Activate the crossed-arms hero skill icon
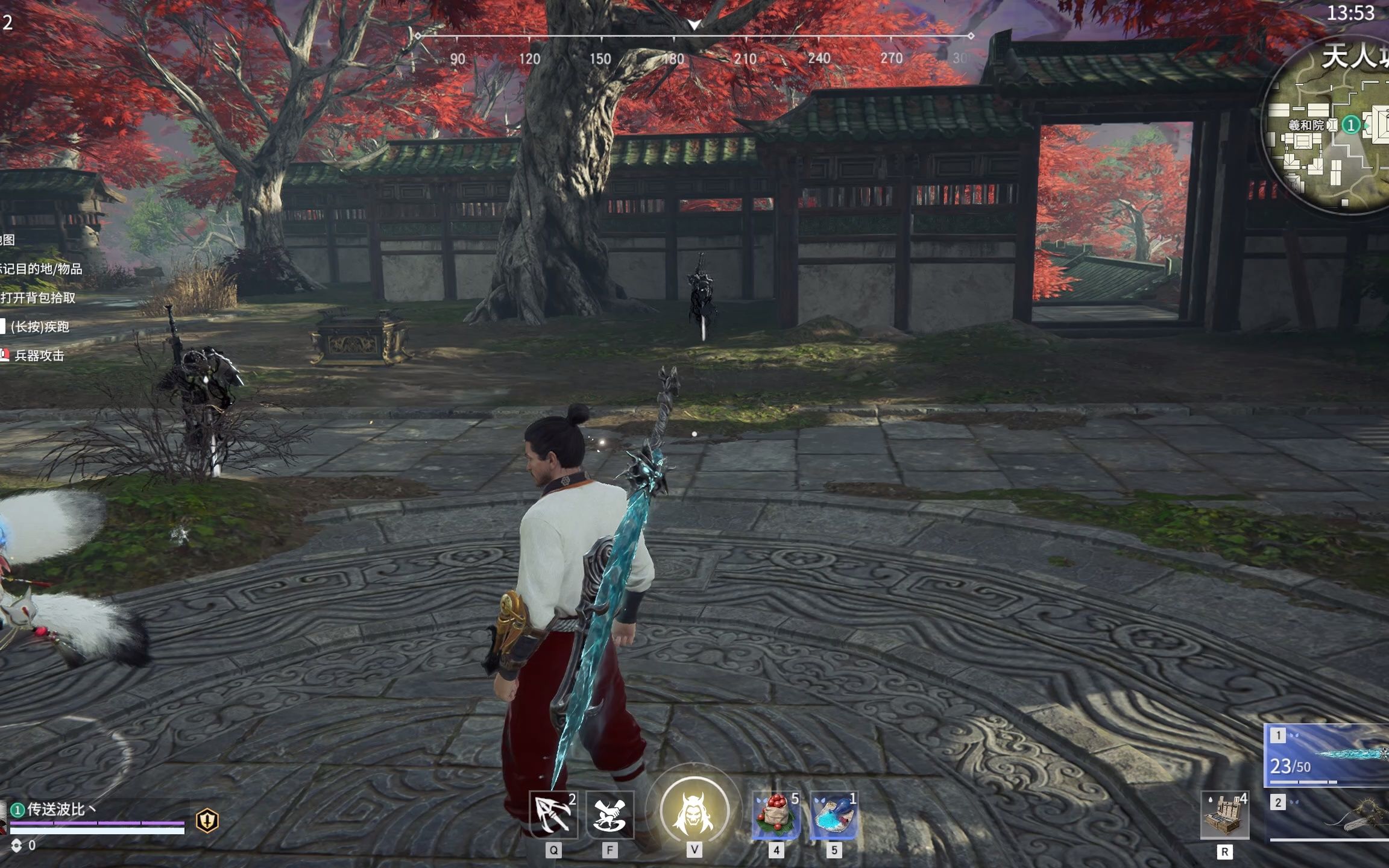 609,814
